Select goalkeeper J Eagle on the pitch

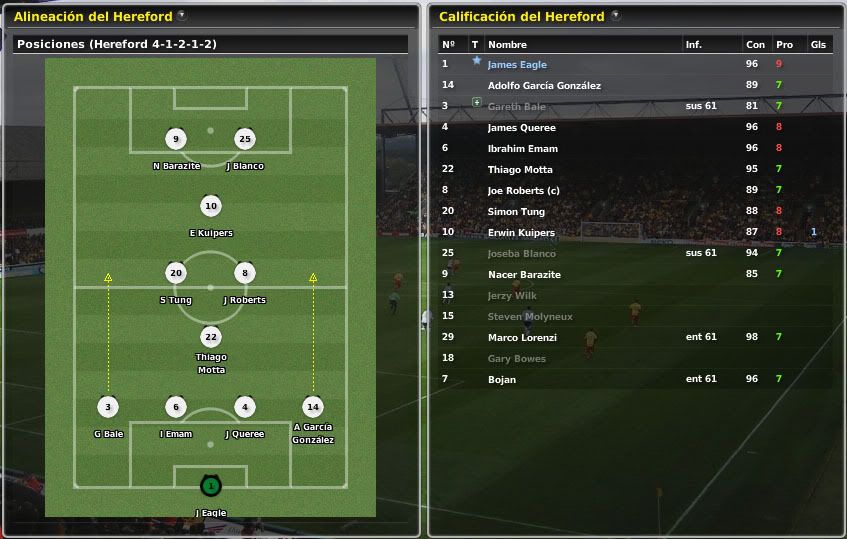[x=210, y=487]
